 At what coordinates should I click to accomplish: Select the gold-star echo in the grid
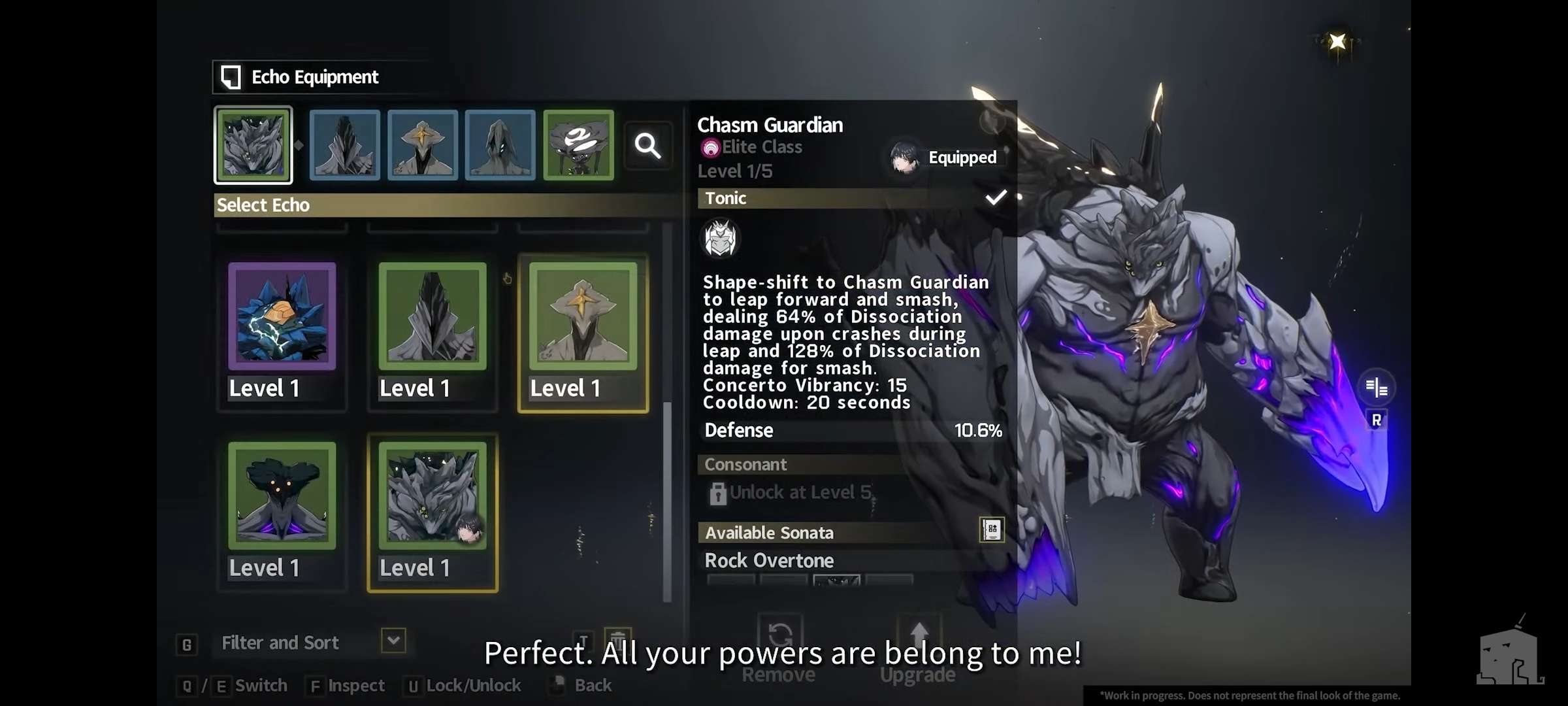point(583,317)
